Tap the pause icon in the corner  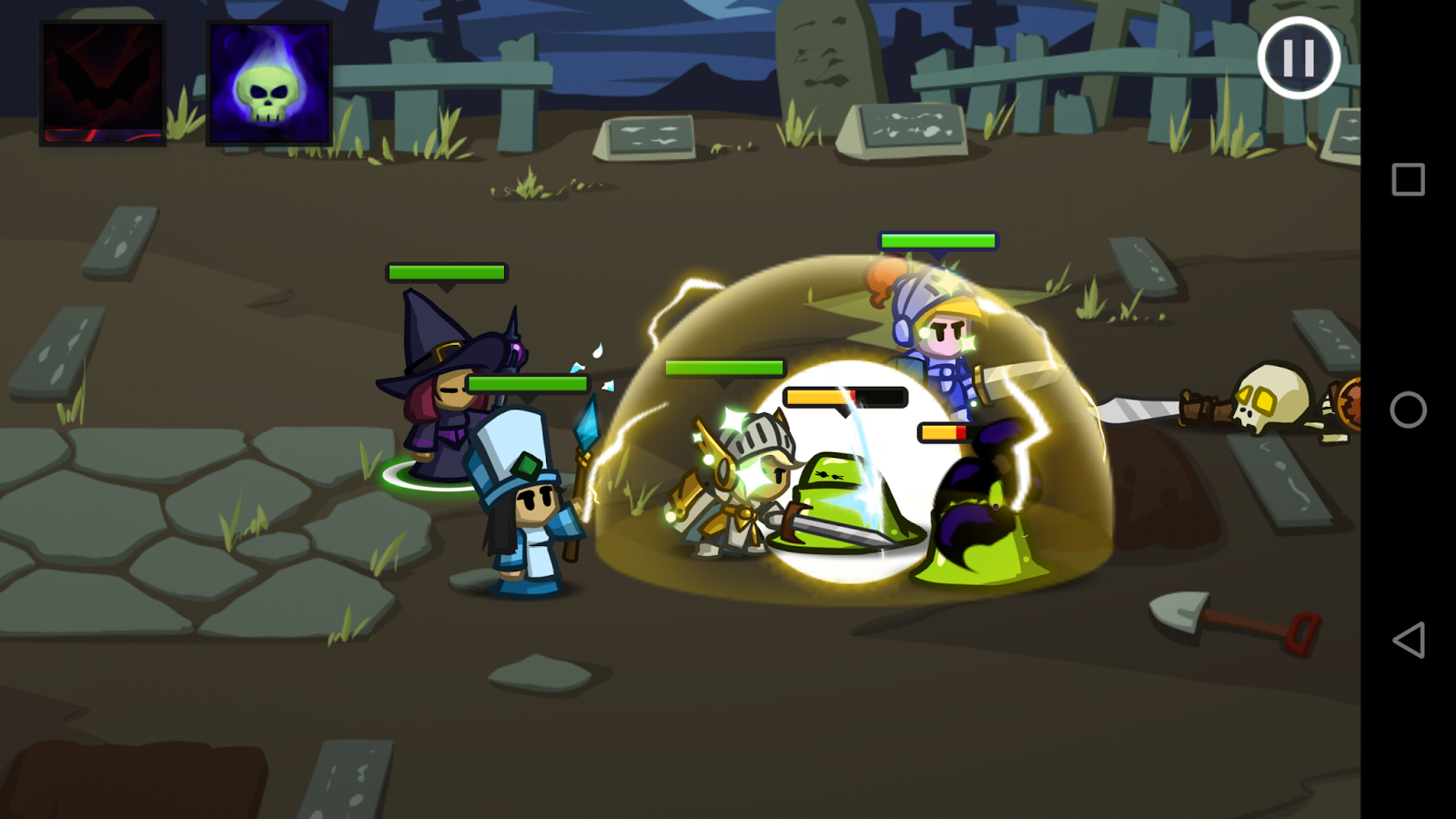click(x=1299, y=58)
